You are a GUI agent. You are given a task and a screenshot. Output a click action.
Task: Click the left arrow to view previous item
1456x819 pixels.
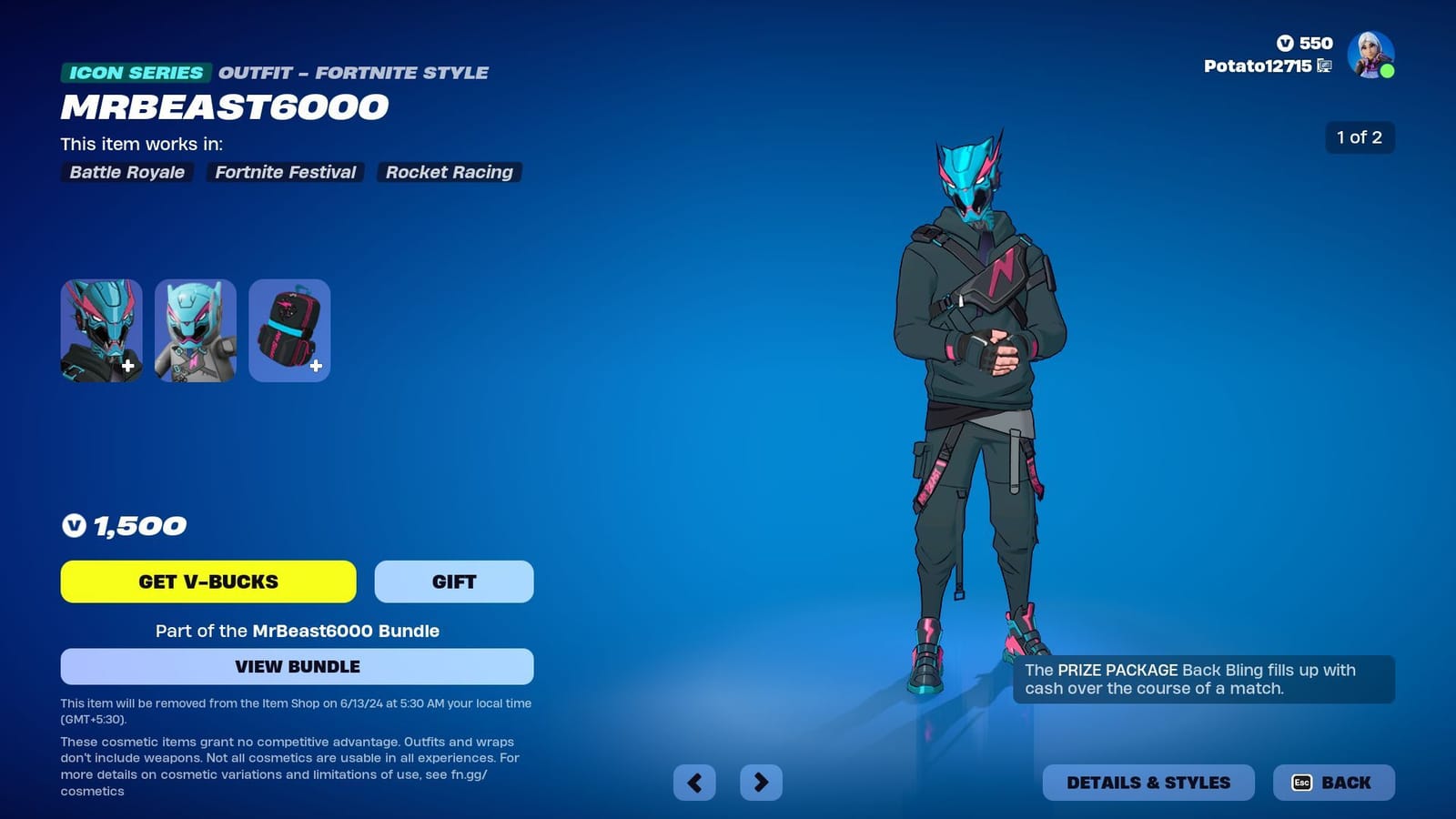click(x=695, y=782)
